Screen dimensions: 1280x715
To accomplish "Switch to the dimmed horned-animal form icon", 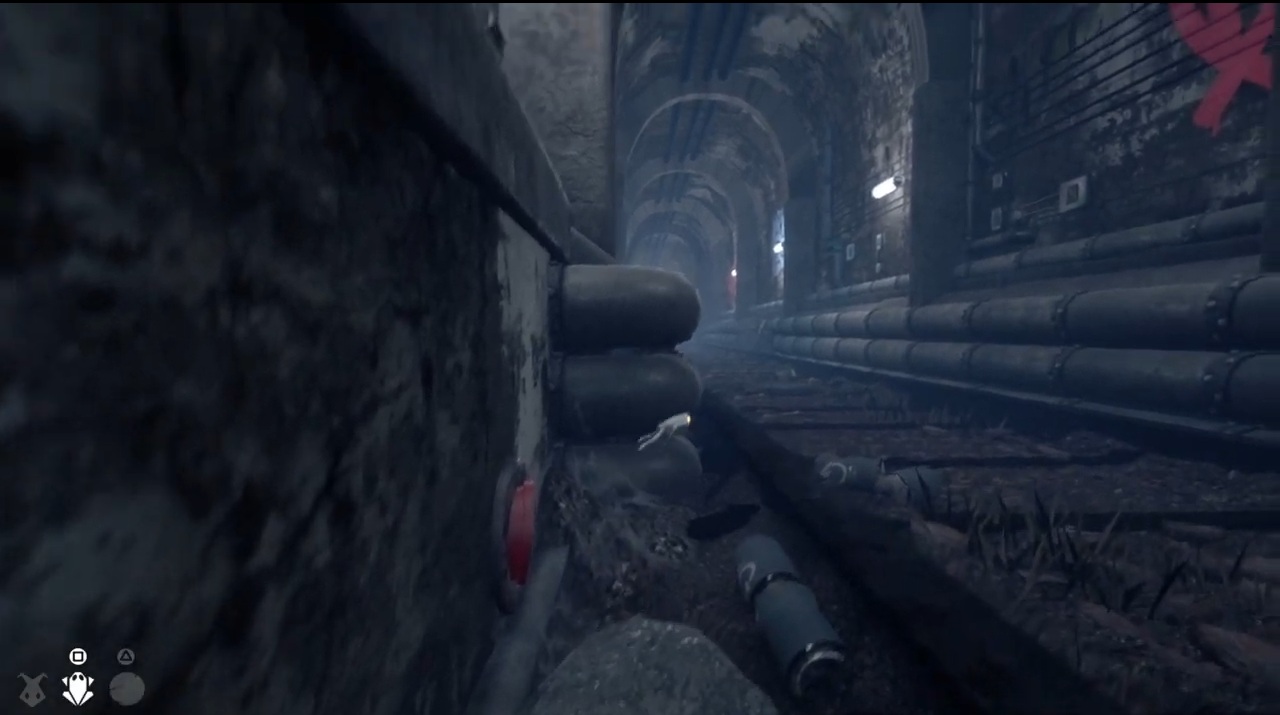I will [32, 689].
